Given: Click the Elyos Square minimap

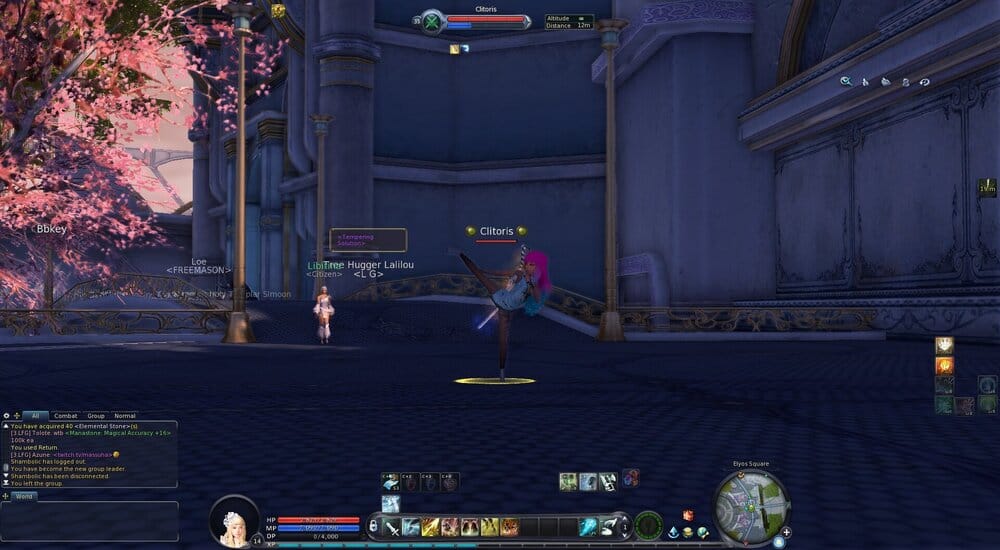Looking at the screenshot, I should coord(751,505).
